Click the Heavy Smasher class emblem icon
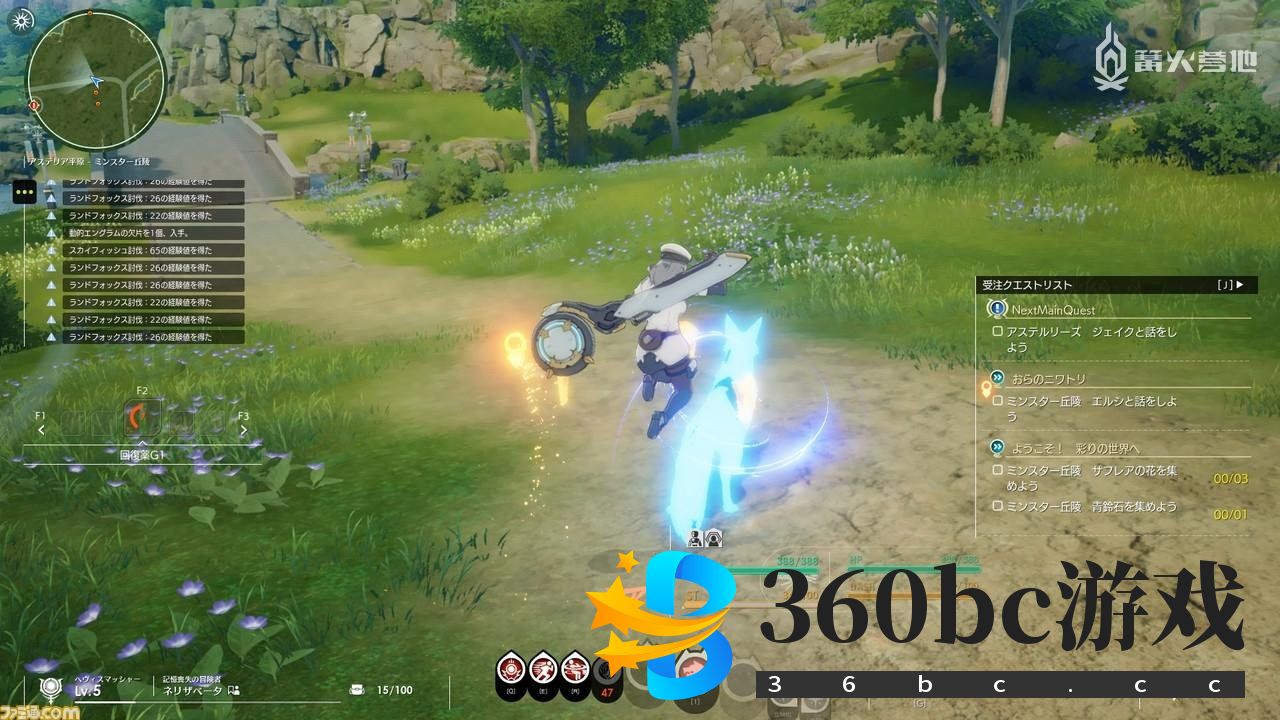Screen dimensions: 1280x720 pyautogui.click(x=48, y=687)
